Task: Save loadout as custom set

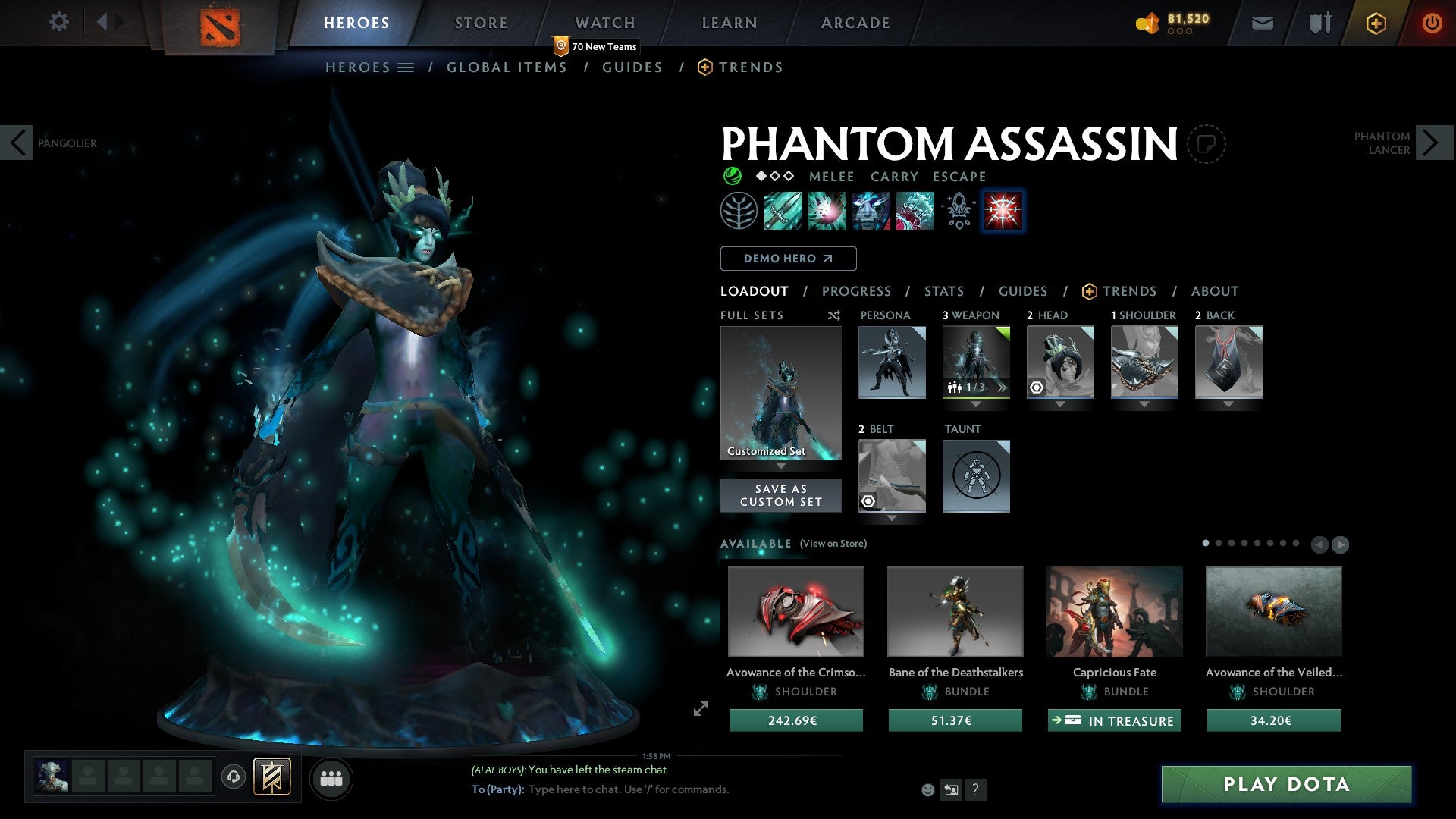Action: pos(780,495)
